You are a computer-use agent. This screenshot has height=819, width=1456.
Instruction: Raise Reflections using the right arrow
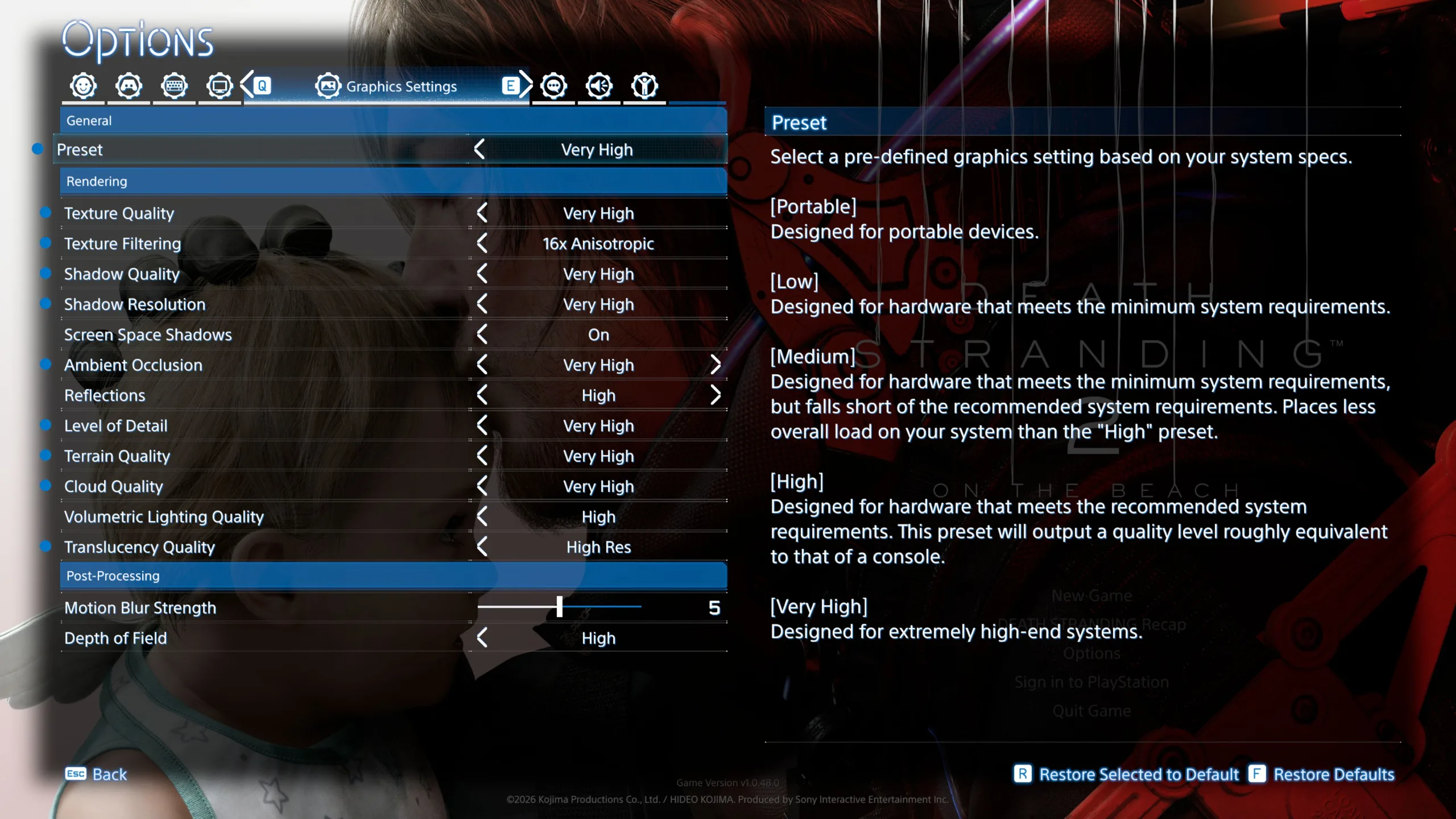tap(715, 395)
